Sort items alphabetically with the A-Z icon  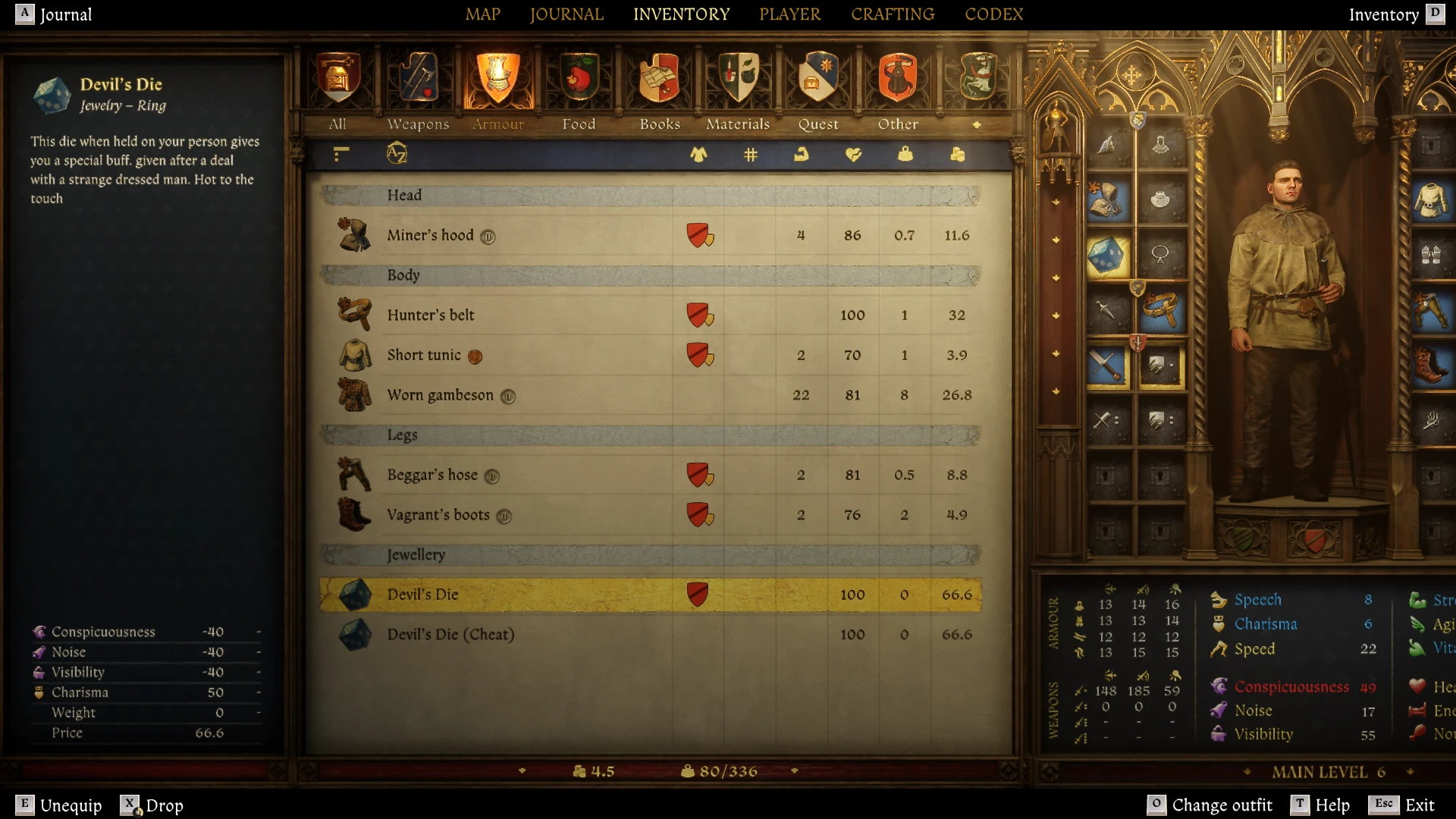click(x=397, y=154)
